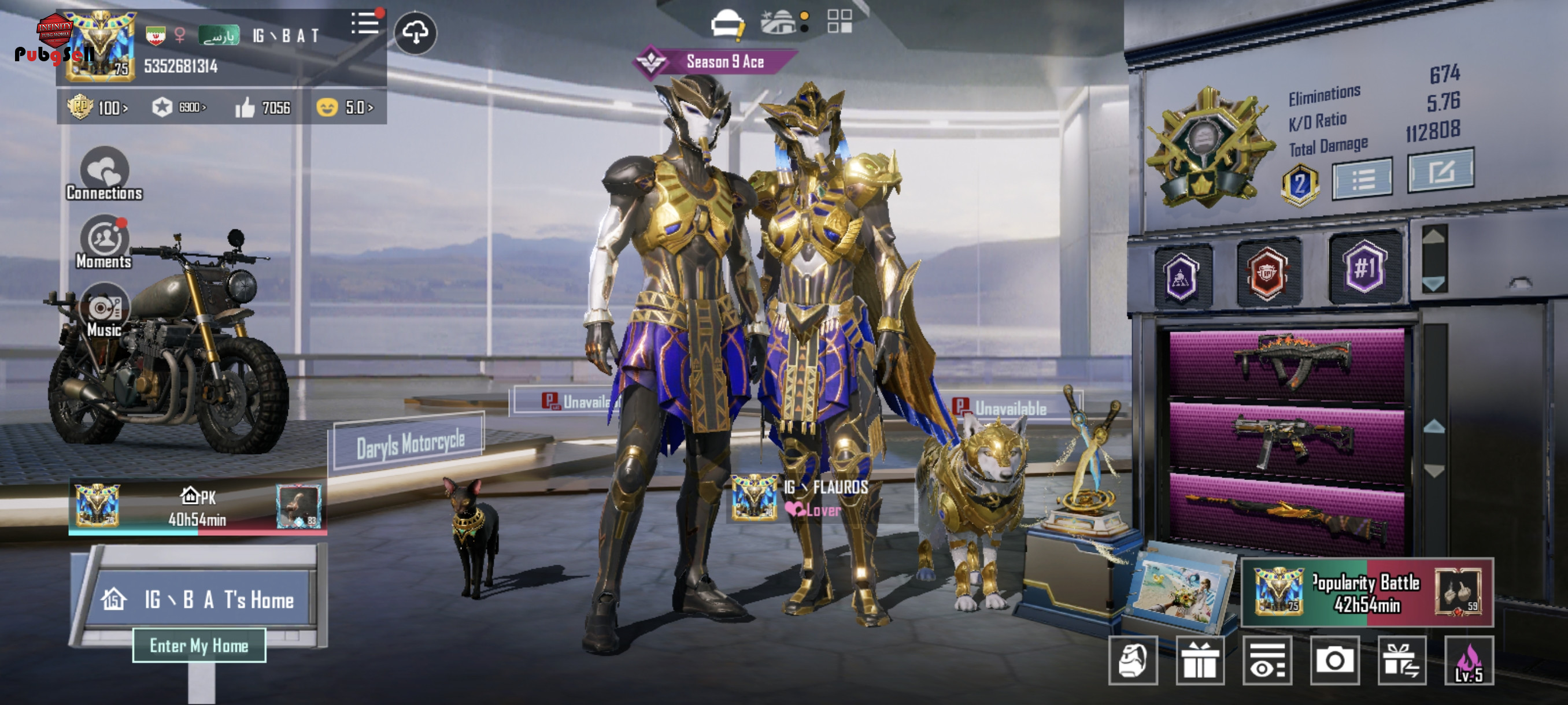Open the gift box icon

(1199, 660)
